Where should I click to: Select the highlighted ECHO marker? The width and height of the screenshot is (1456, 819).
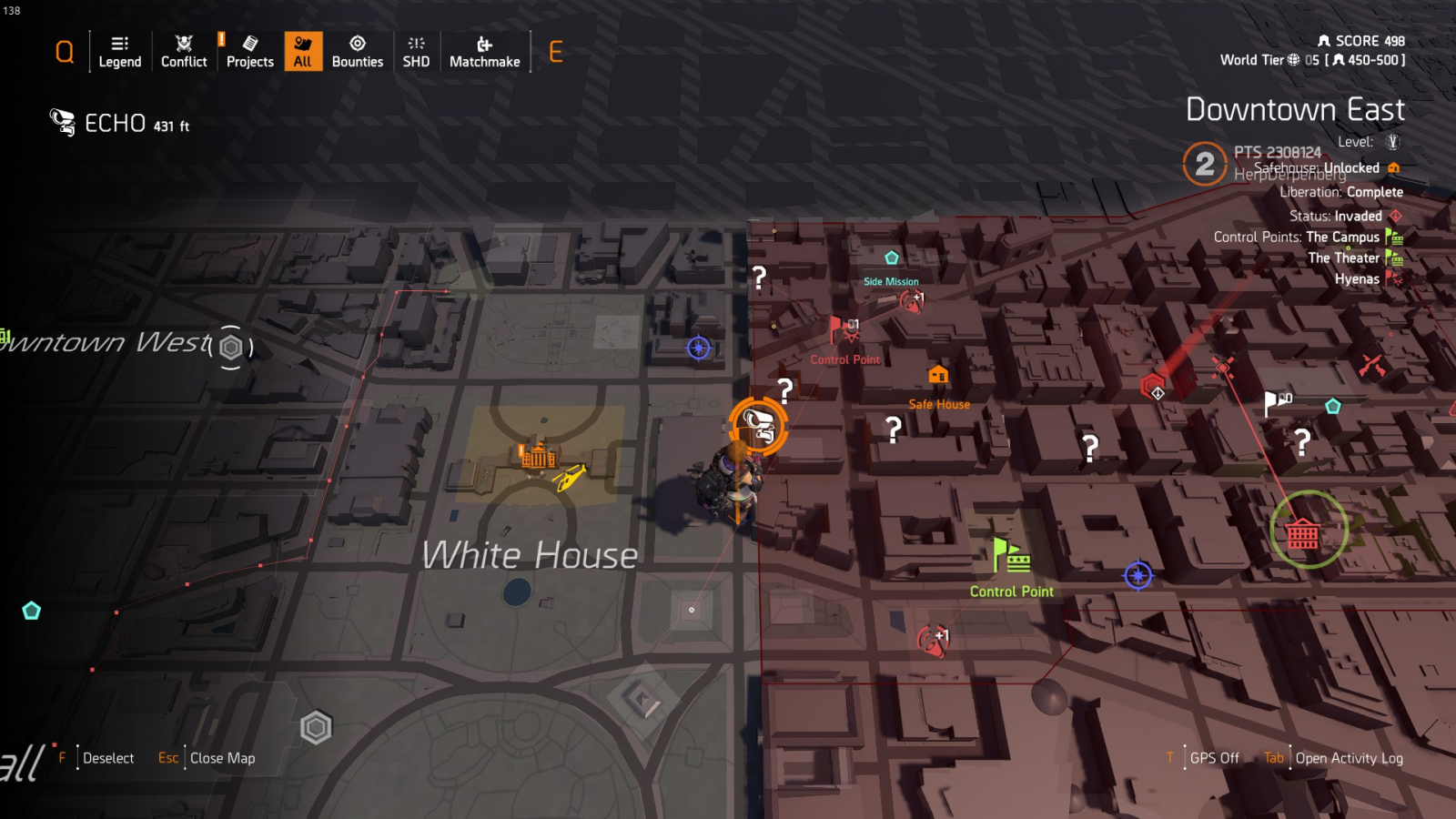click(757, 425)
